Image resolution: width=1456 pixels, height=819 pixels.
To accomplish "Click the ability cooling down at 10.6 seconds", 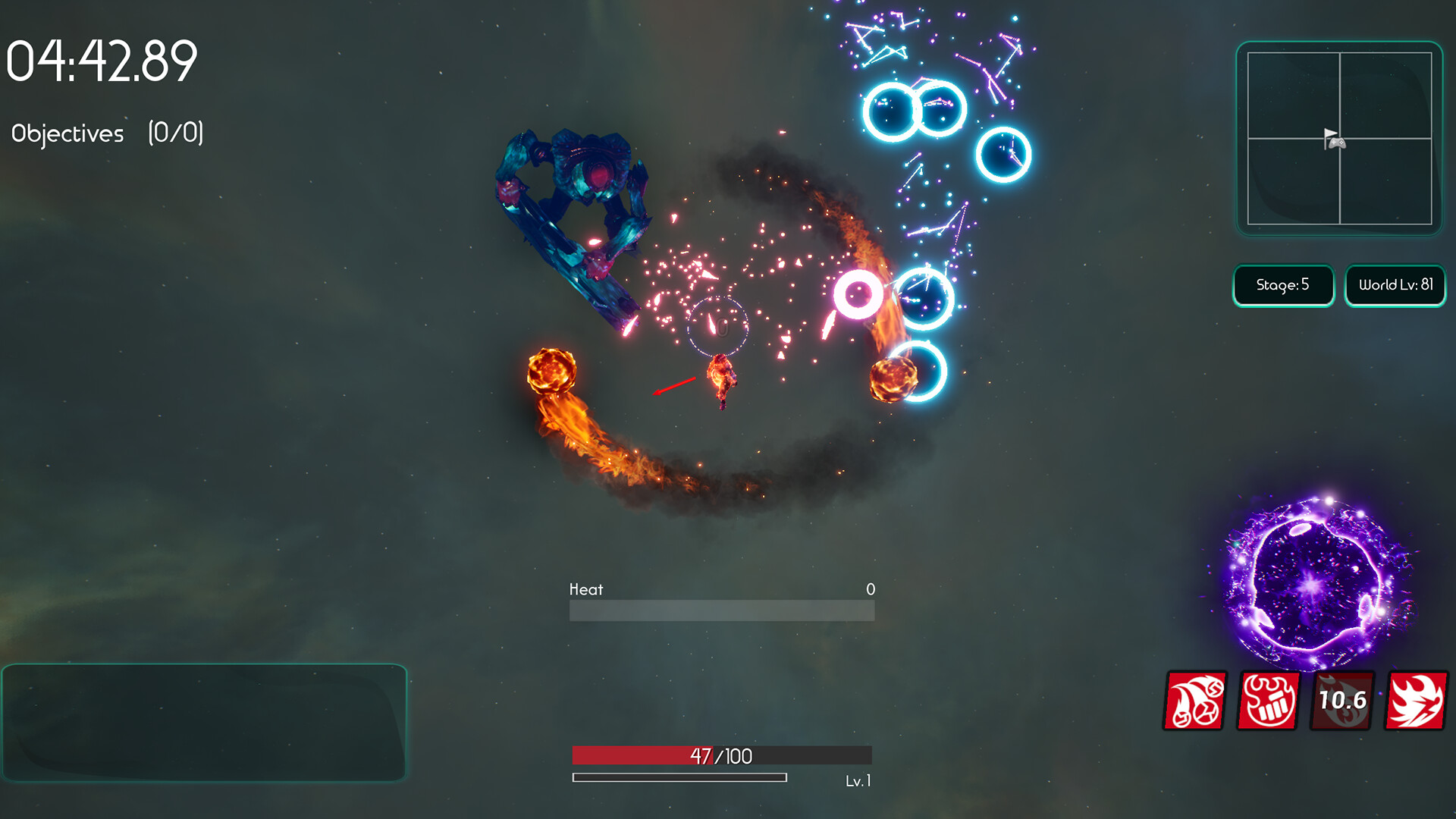I will point(1344,701).
